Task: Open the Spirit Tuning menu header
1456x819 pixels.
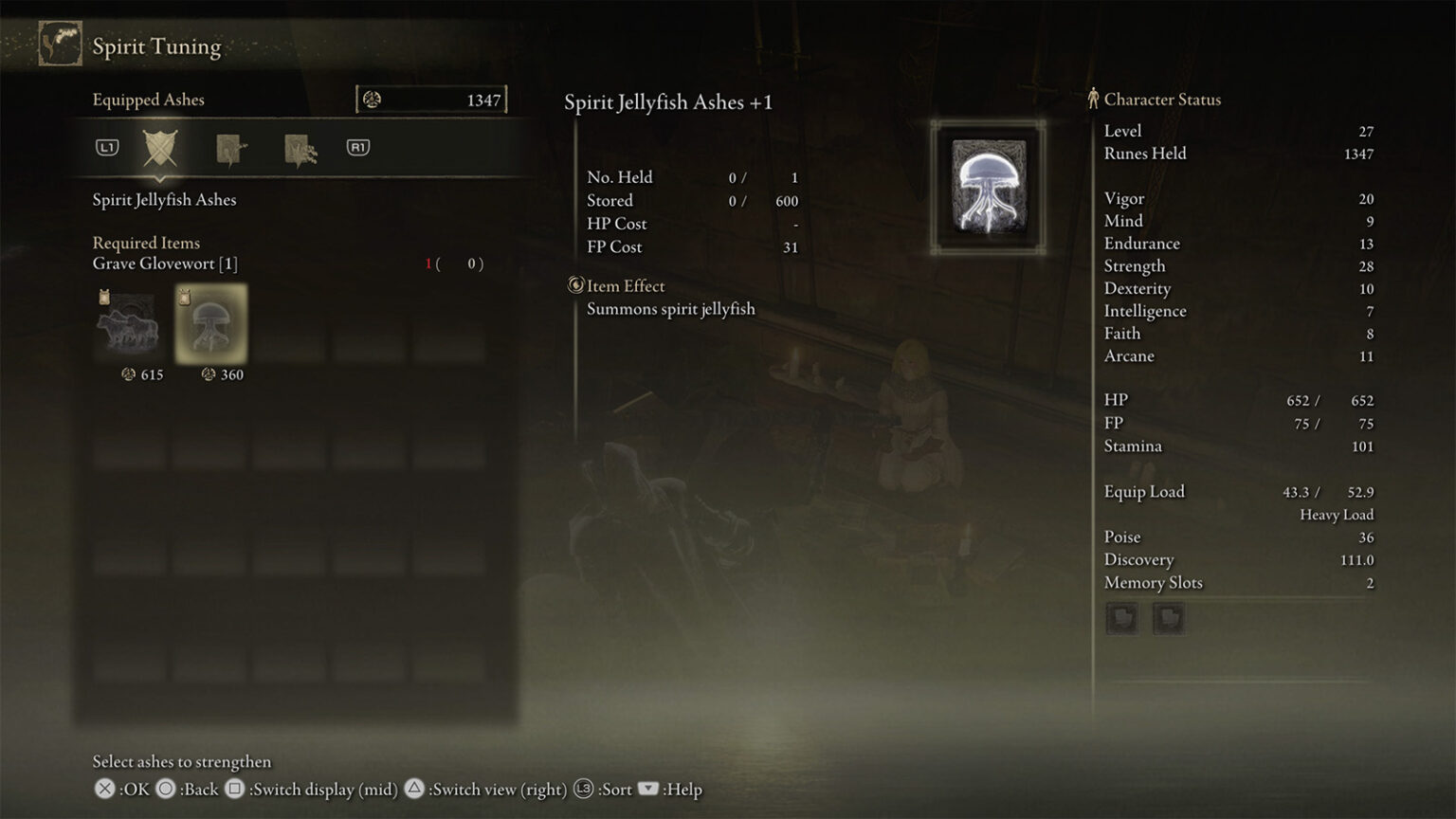Action: (x=155, y=45)
